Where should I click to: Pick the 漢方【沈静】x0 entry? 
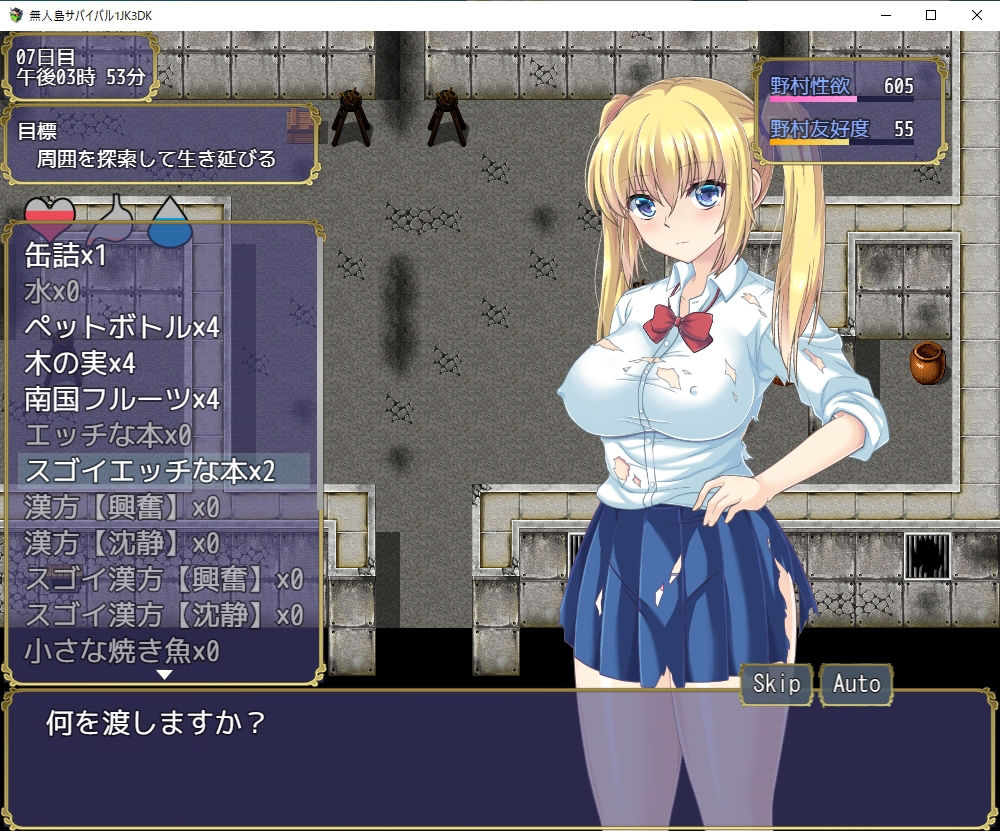(122, 543)
